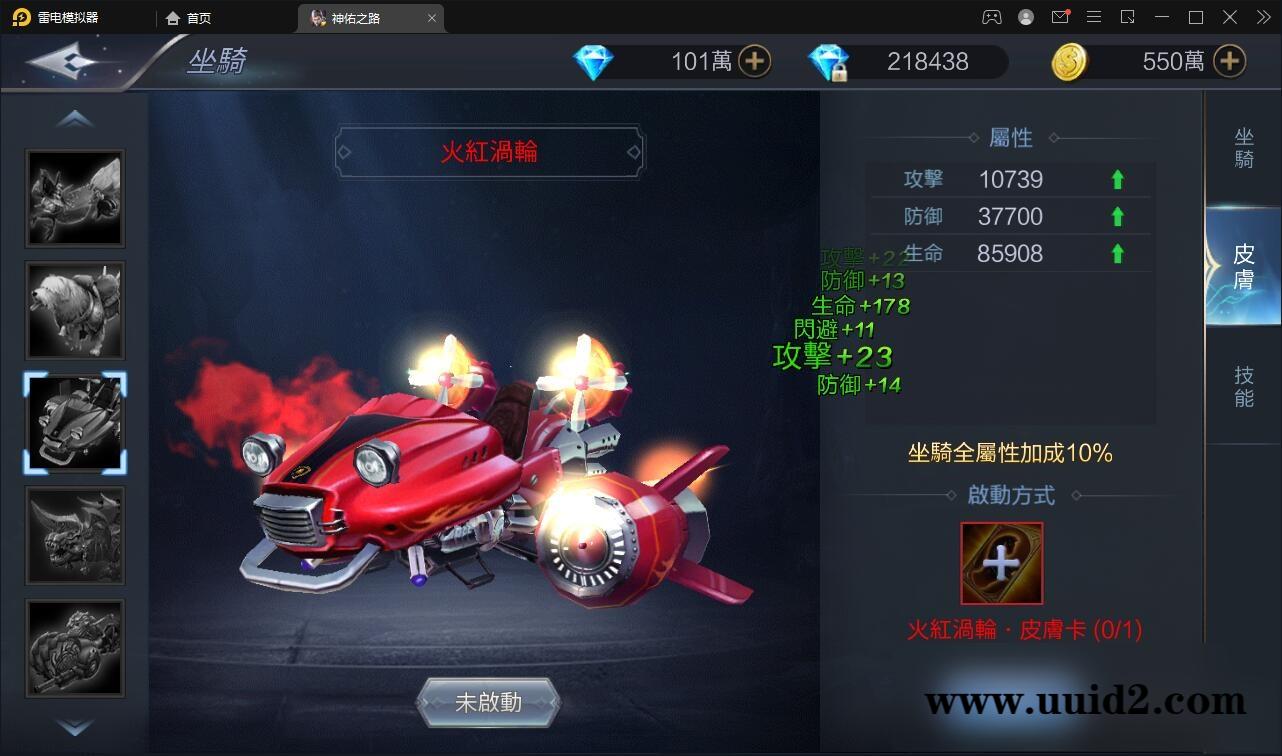Click the down arrow below the mount list

tap(75, 729)
